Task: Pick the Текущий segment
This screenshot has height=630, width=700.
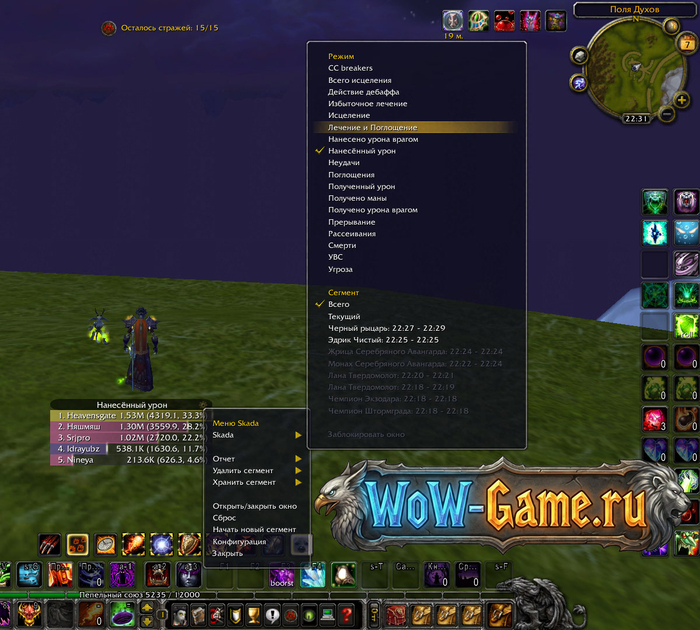Action: 344,316
